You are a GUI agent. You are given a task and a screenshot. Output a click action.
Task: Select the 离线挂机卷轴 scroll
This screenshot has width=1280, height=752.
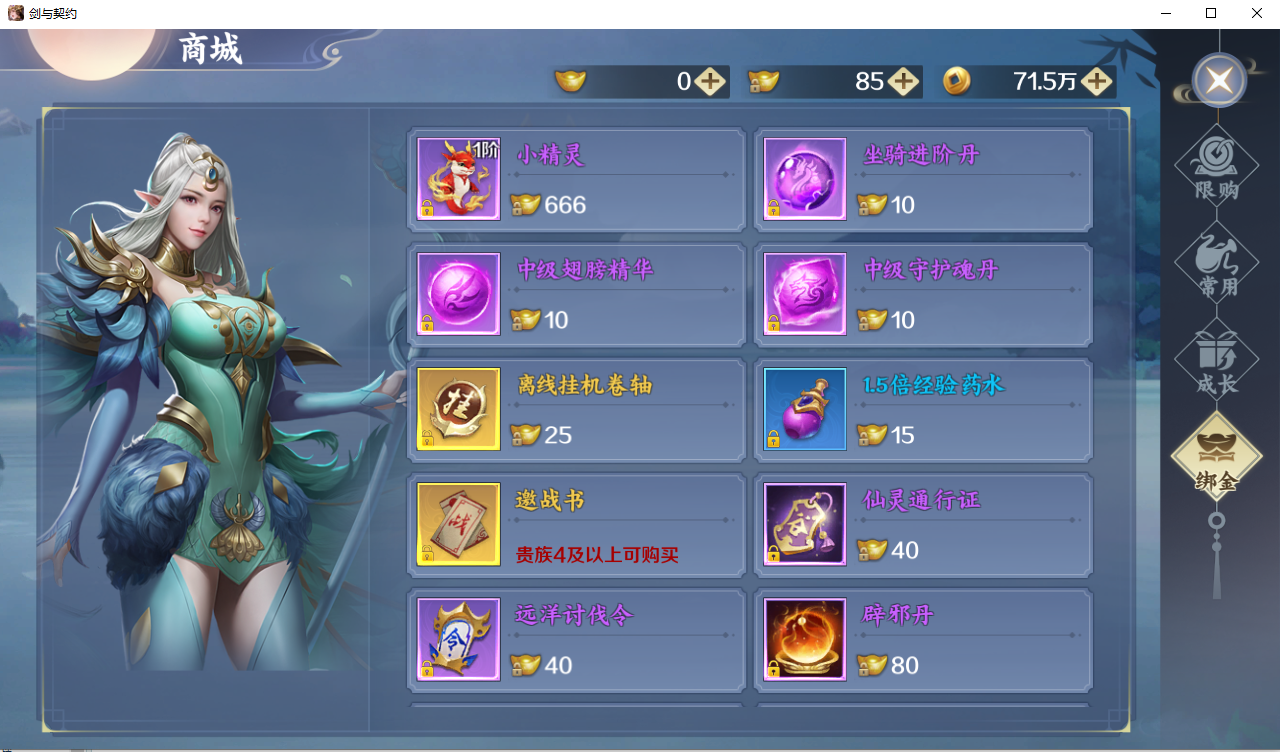(x=576, y=410)
